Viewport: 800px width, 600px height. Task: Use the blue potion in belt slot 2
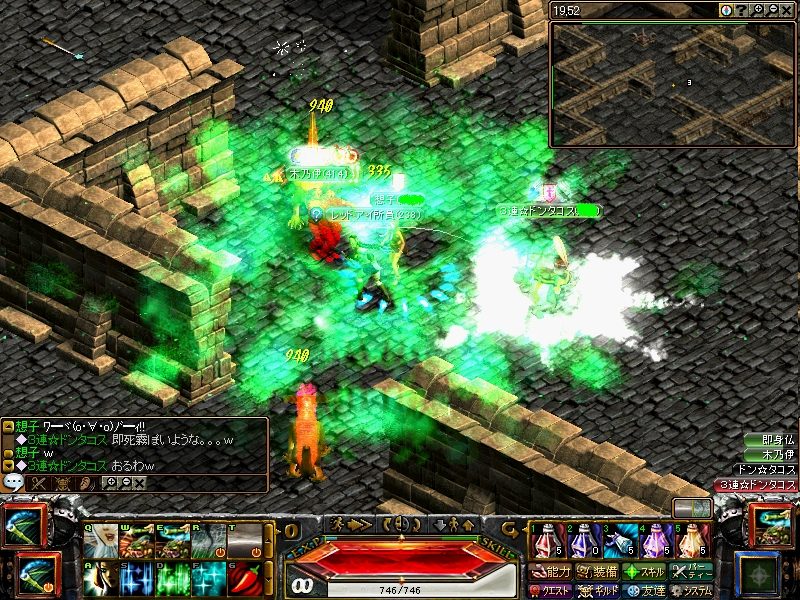coord(582,542)
